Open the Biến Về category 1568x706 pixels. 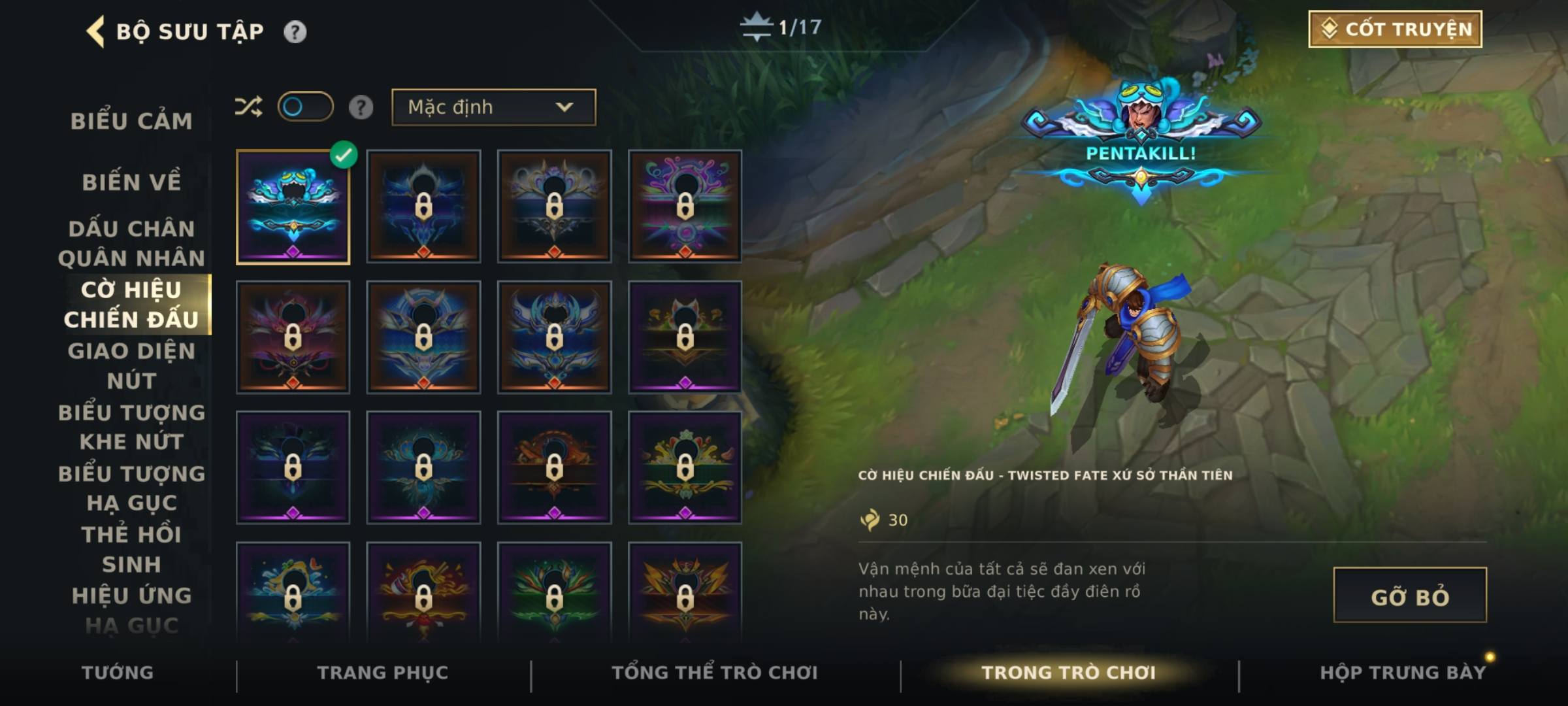tap(131, 182)
